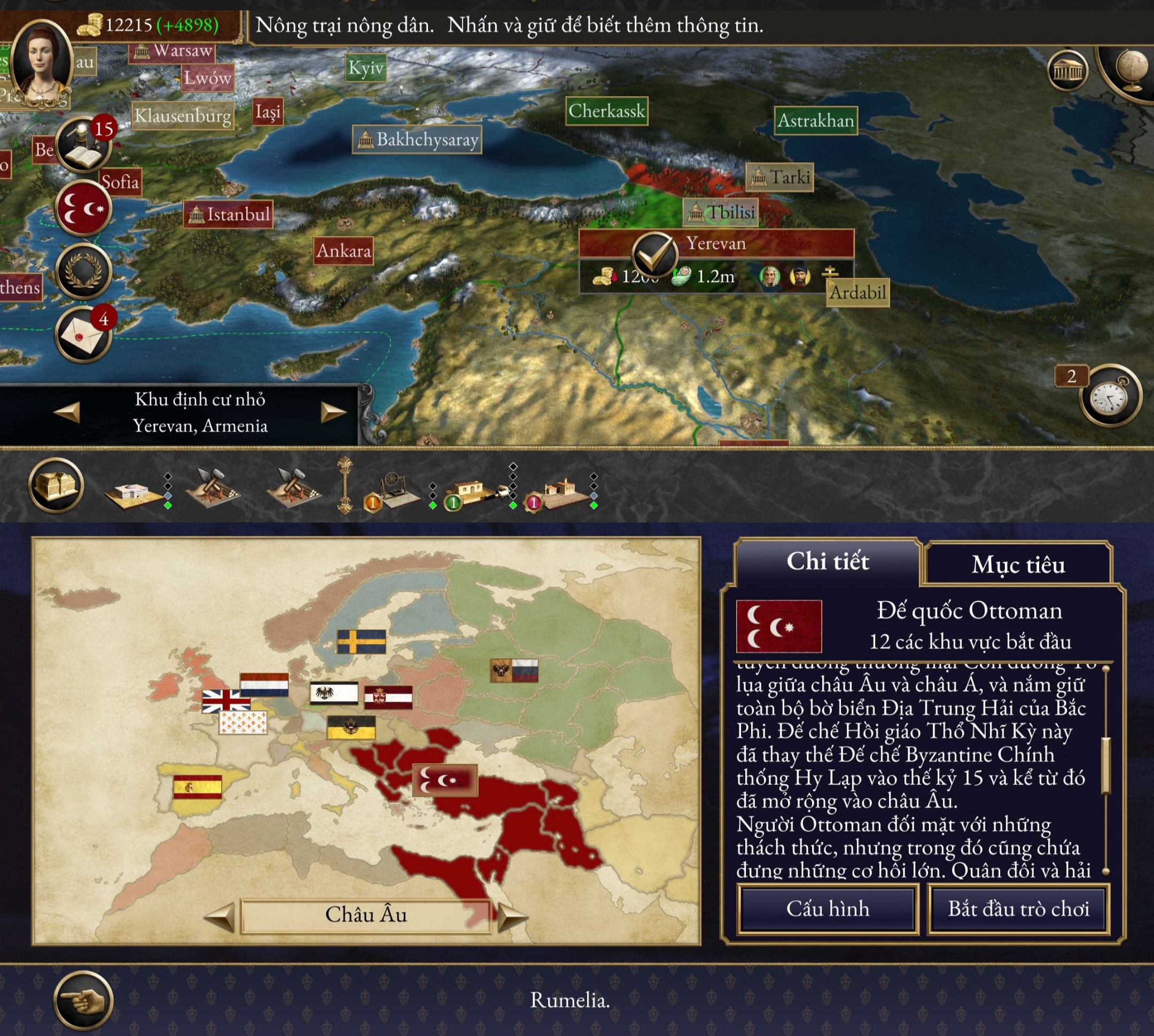Pick the Spain flag on faction map

click(x=197, y=787)
